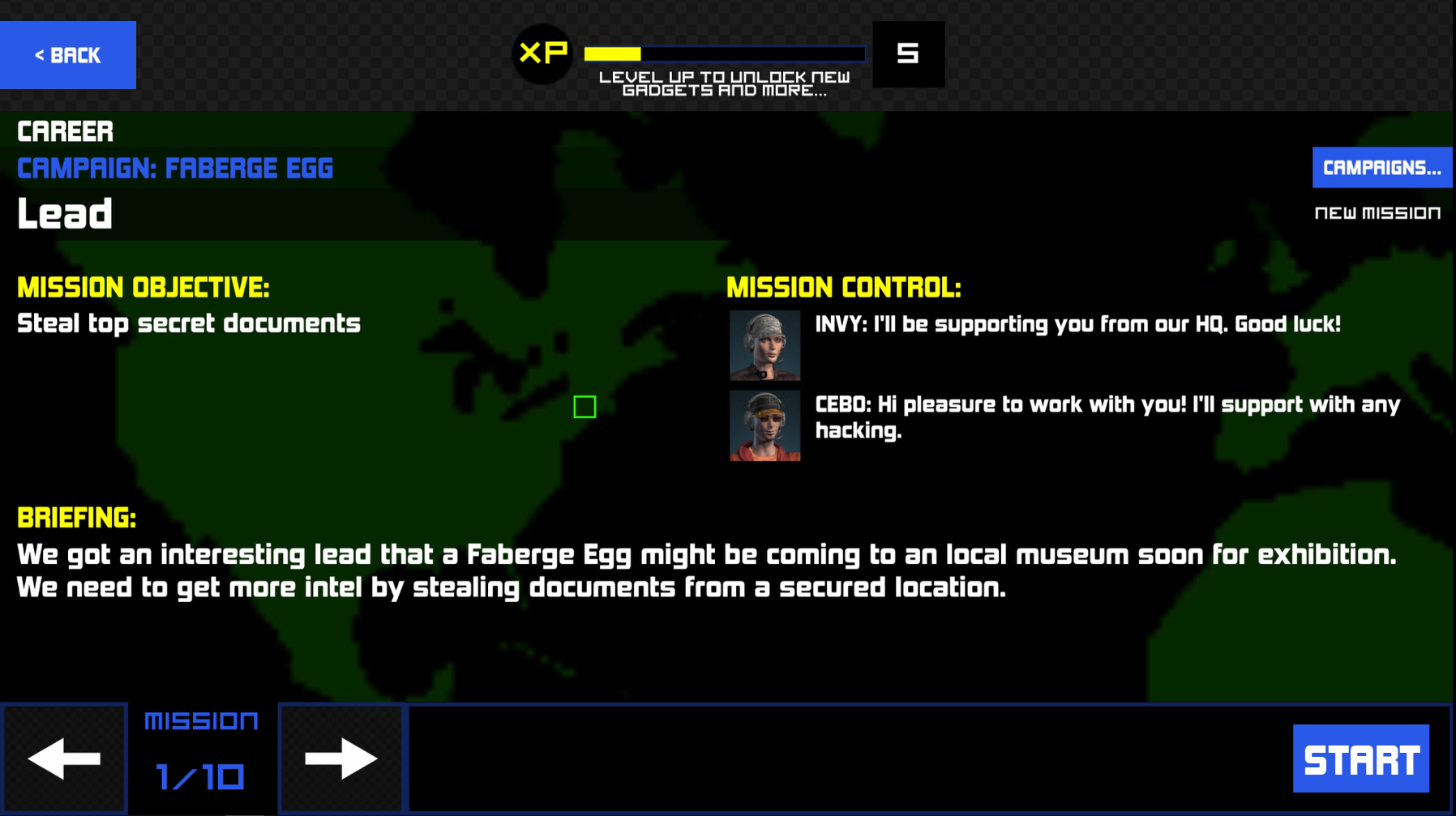Click the left mission navigation arrow
This screenshot has height=816, width=1456.
[65, 758]
